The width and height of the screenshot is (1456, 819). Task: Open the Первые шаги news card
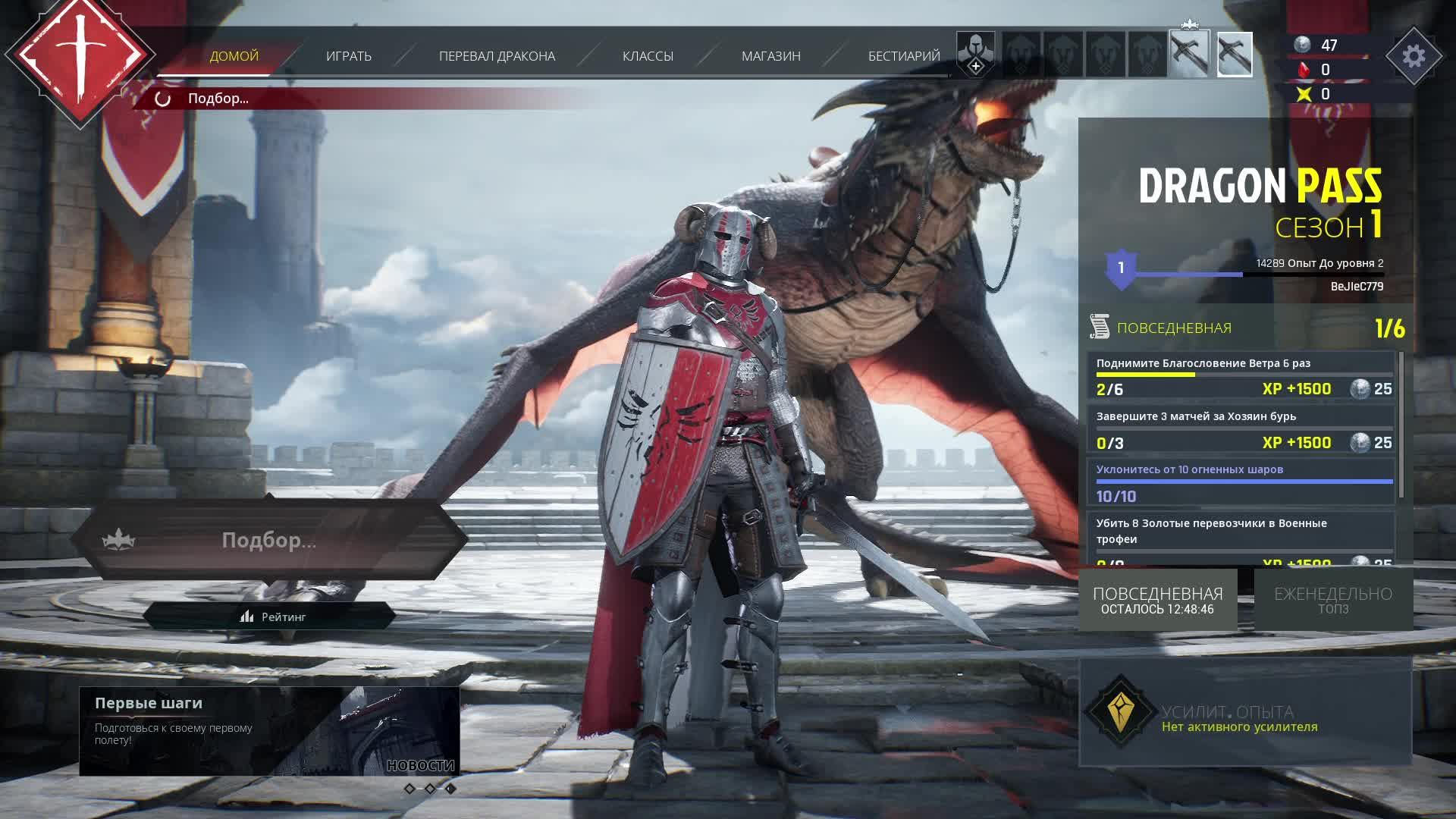(x=269, y=731)
